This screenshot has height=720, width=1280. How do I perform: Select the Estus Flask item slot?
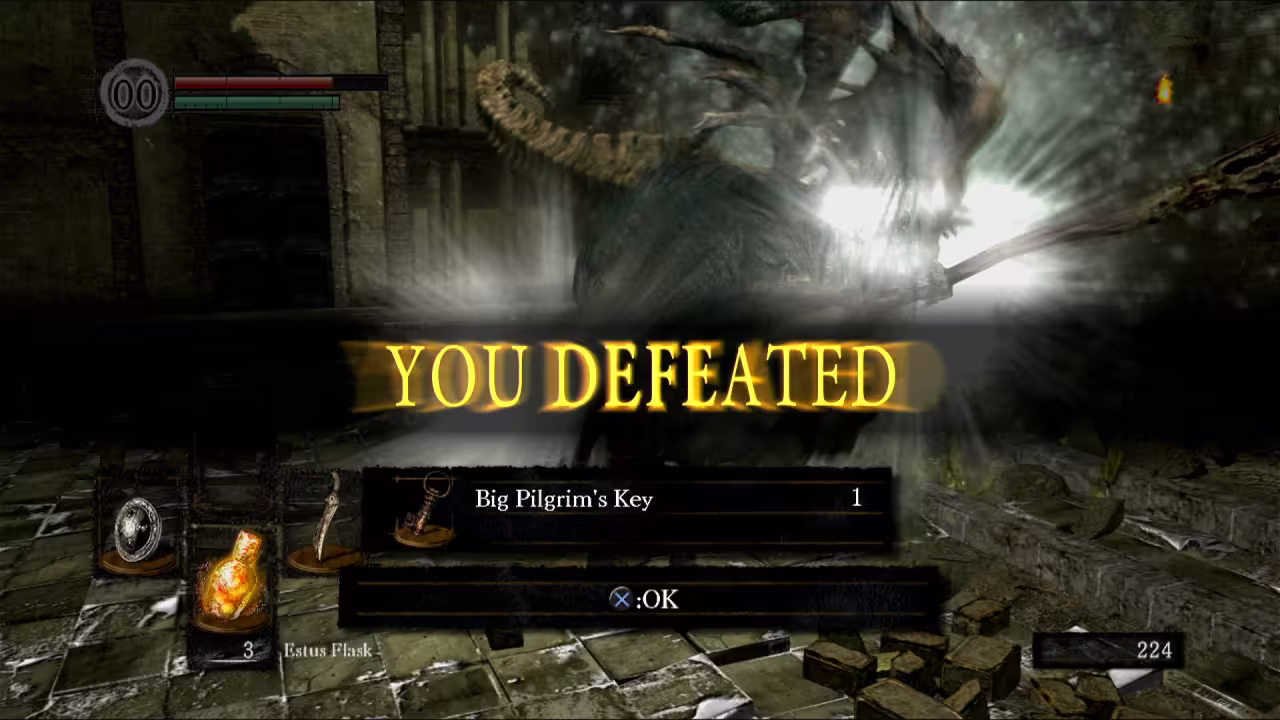tap(229, 592)
